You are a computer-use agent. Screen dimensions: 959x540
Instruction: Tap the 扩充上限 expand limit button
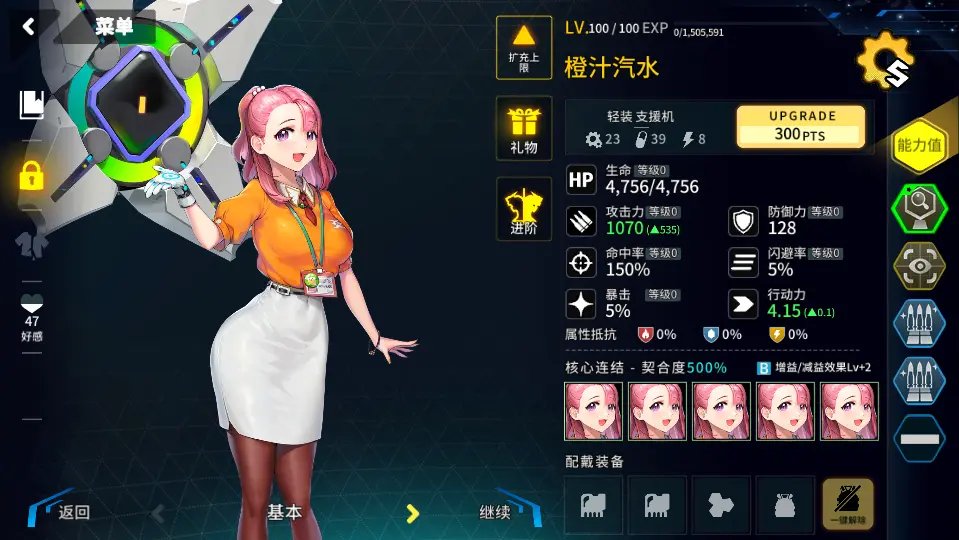point(524,48)
